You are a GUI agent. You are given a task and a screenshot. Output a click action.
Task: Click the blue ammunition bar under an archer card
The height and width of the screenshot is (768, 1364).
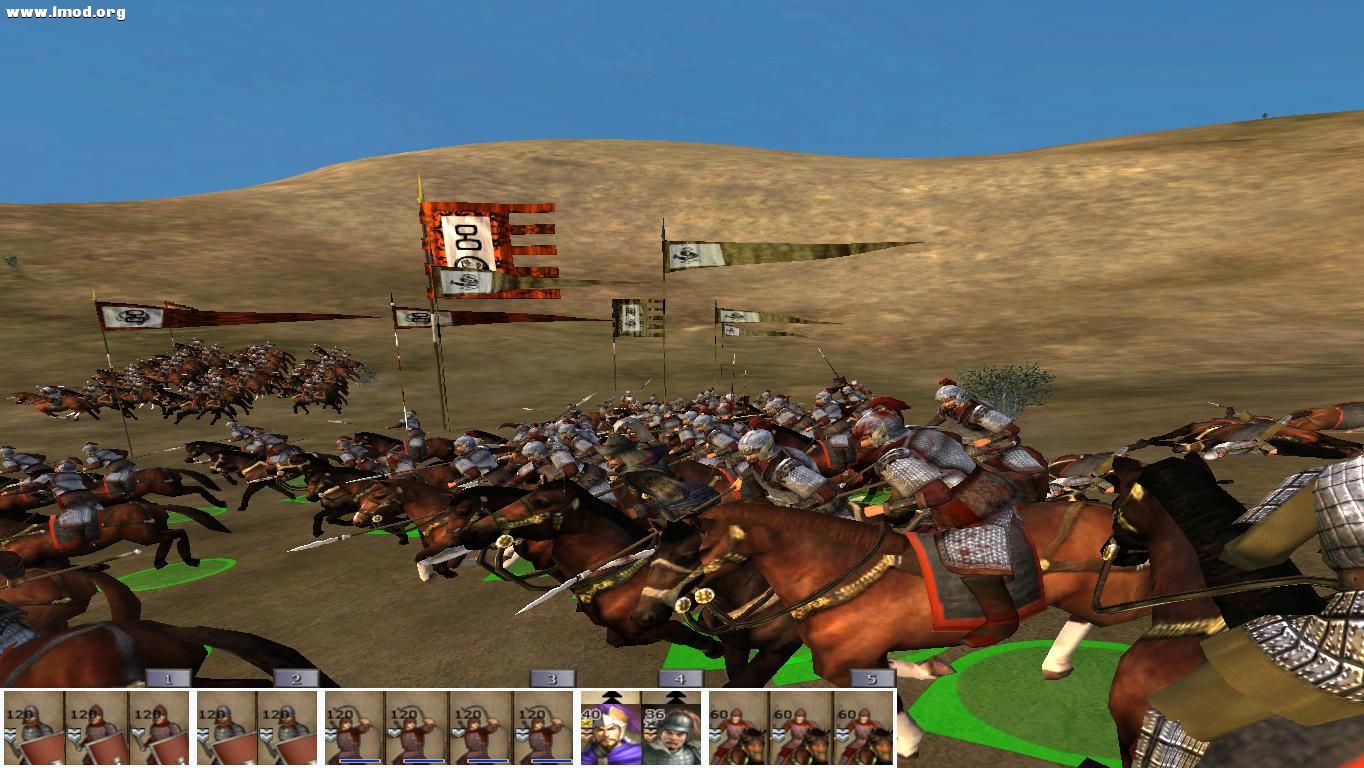tap(360, 760)
